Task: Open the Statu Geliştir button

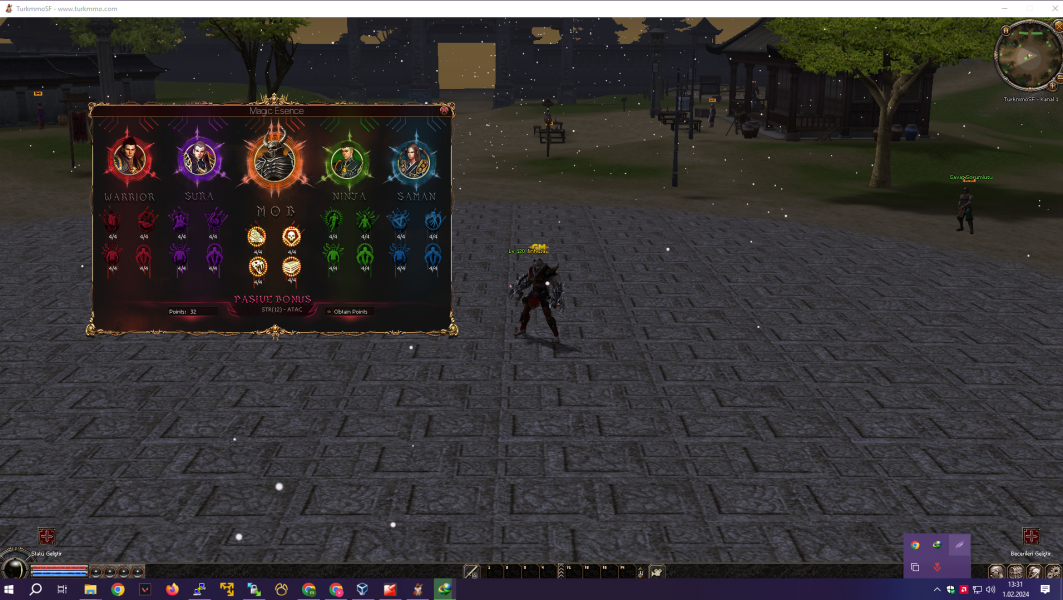Action: 46,537
